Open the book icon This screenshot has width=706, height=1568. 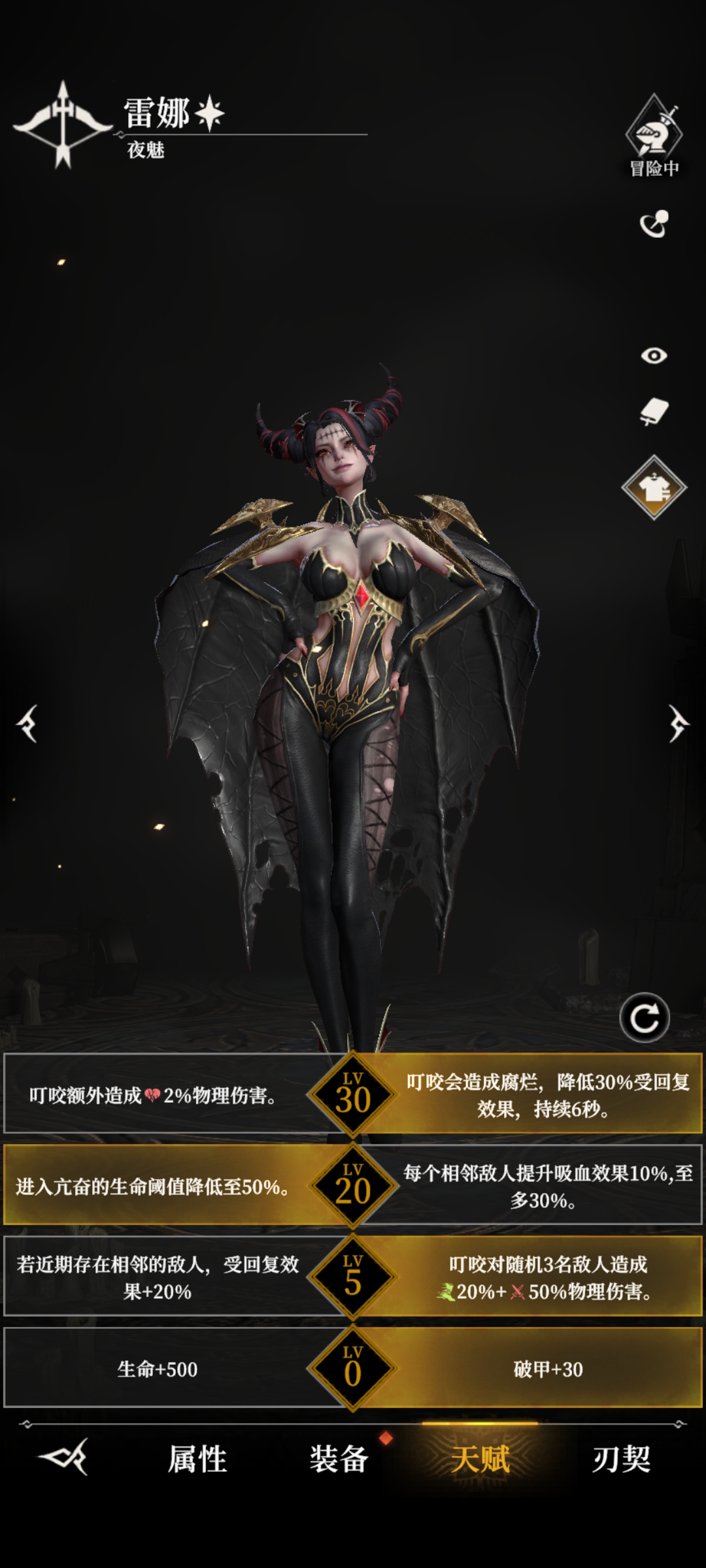tap(654, 412)
